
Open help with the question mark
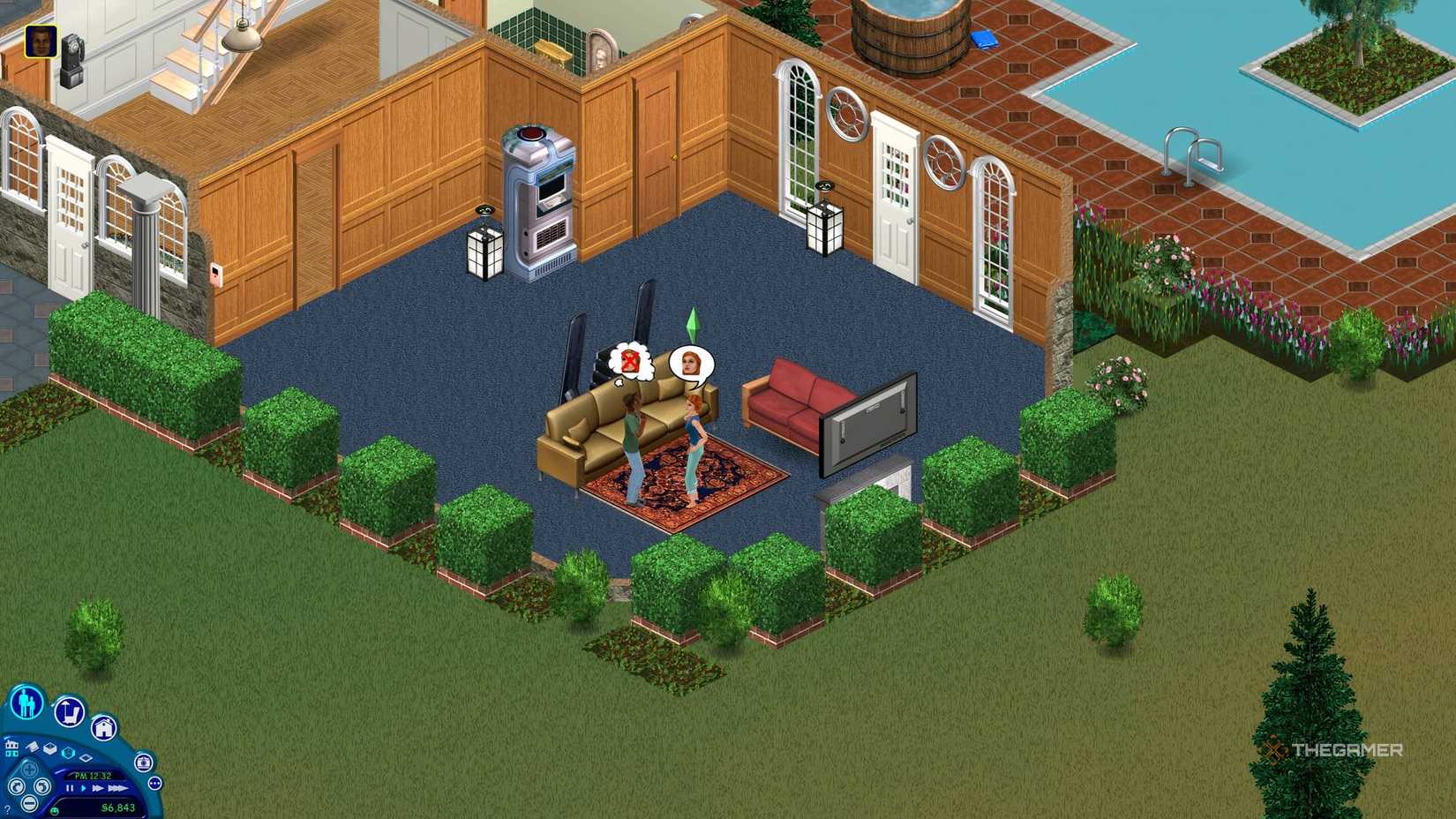click(7, 808)
